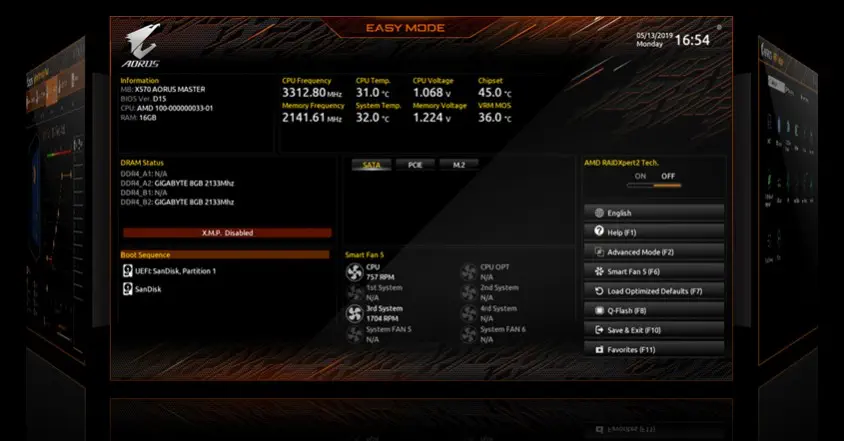This screenshot has width=844, height=441.
Task: Click the CPU fan icon
Action: click(x=354, y=272)
